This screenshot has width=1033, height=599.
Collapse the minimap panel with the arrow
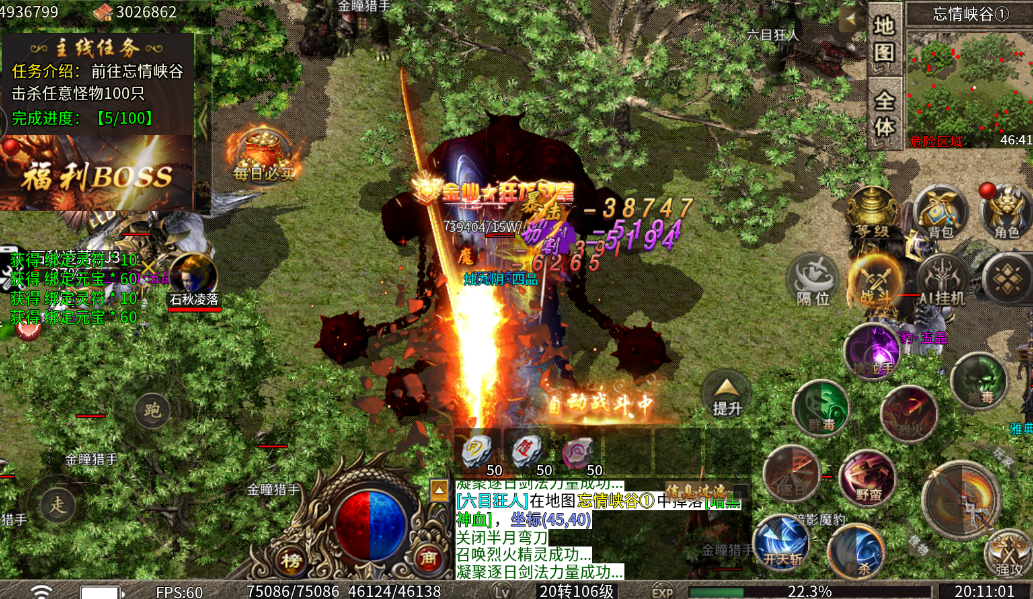click(x=852, y=18)
